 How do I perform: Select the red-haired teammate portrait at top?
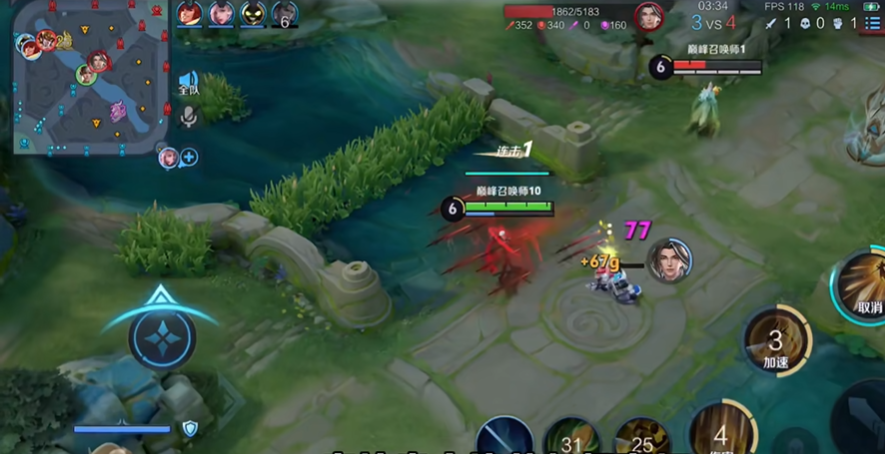tap(189, 14)
